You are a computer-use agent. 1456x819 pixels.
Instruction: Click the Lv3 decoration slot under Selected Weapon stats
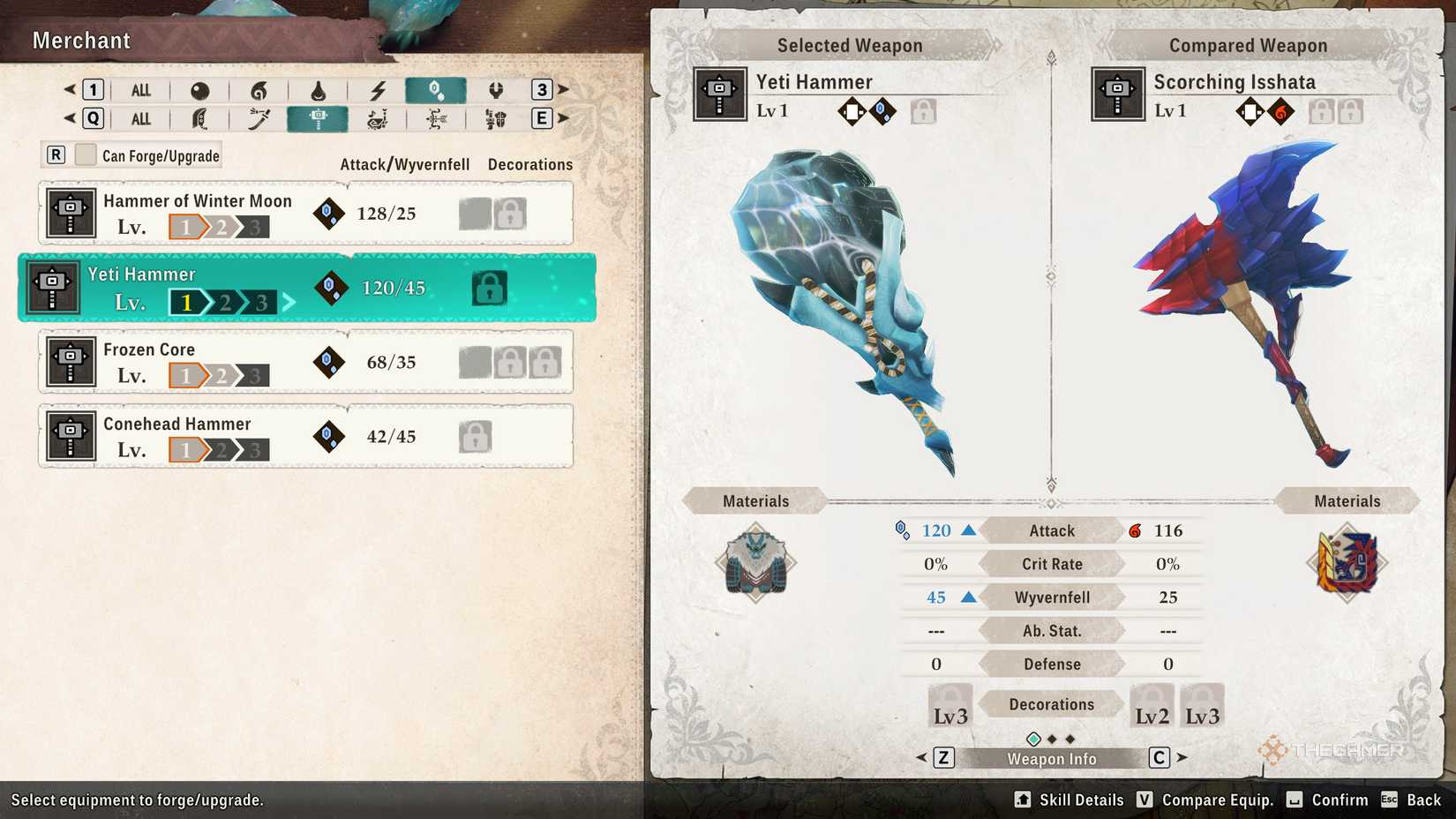coord(949,703)
